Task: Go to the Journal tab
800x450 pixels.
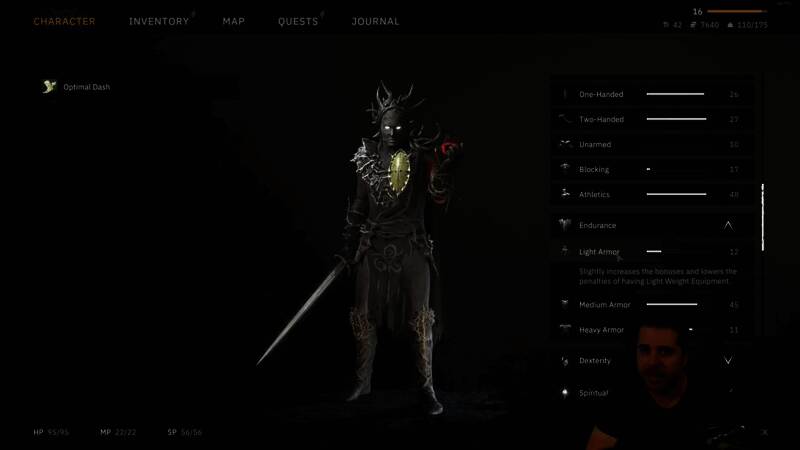Action: coord(375,21)
